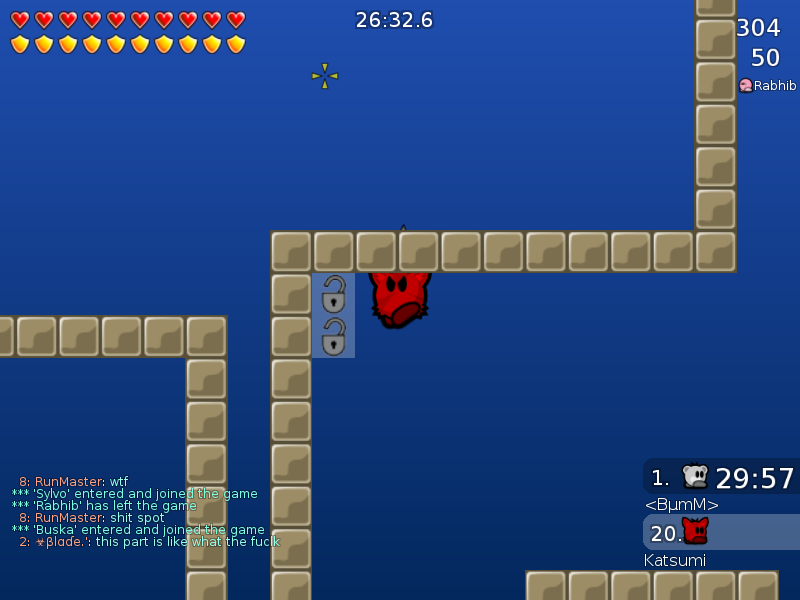
Task: Open the chat message log
Action: (x=145, y=511)
